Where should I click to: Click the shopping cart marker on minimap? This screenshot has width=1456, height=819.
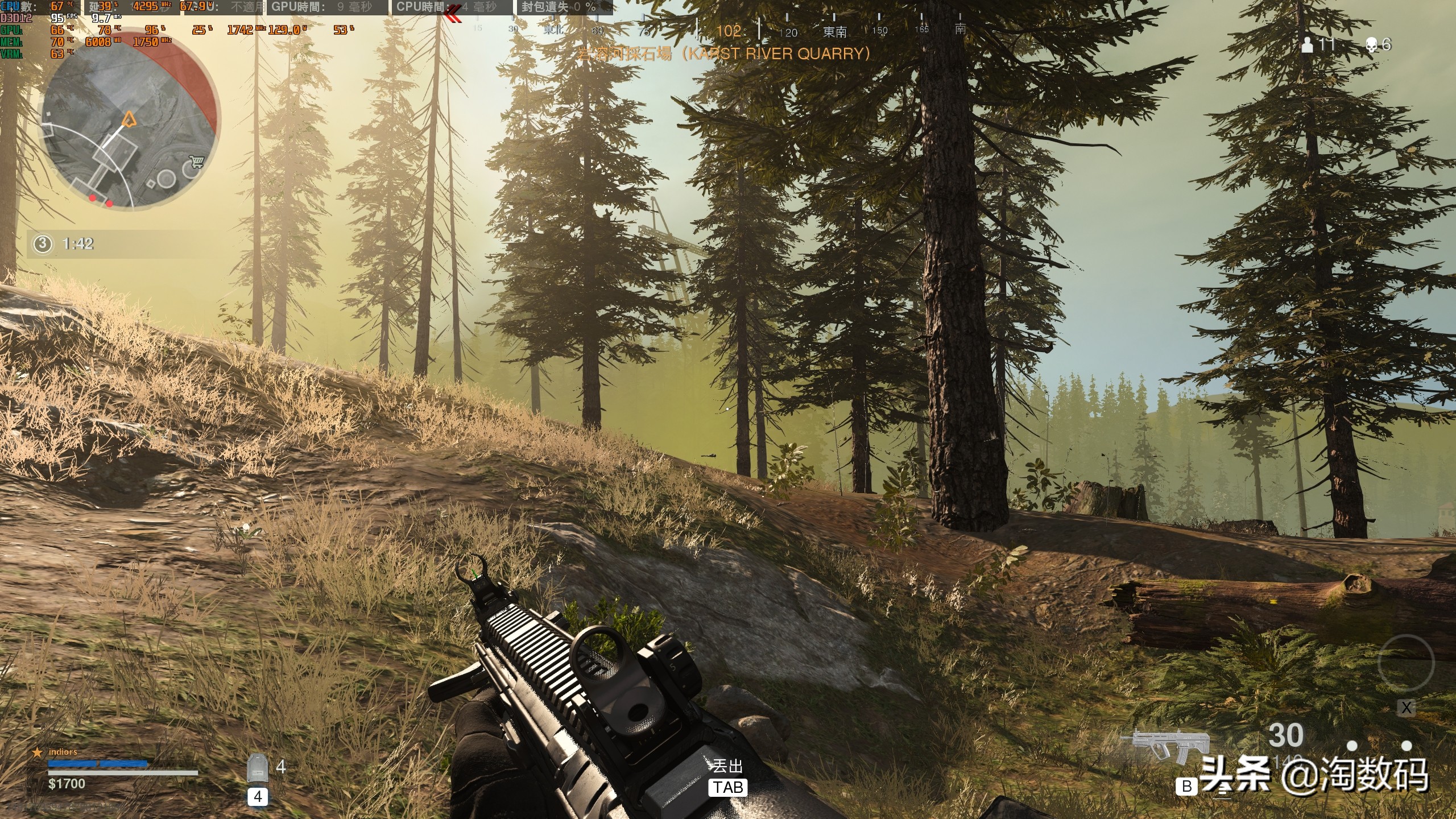[197, 163]
